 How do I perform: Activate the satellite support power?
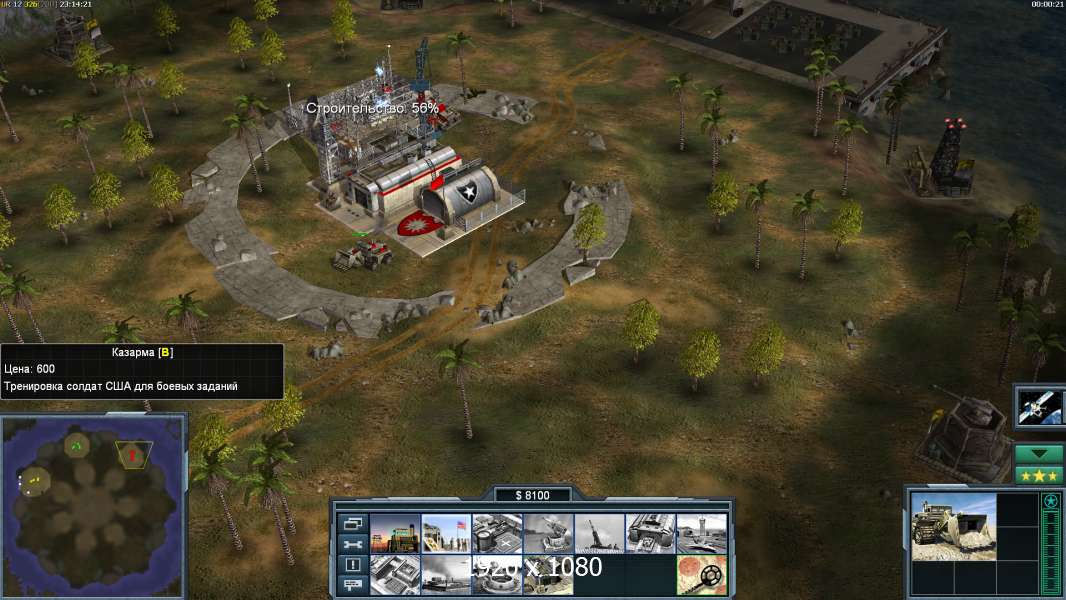tap(1039, 405)
